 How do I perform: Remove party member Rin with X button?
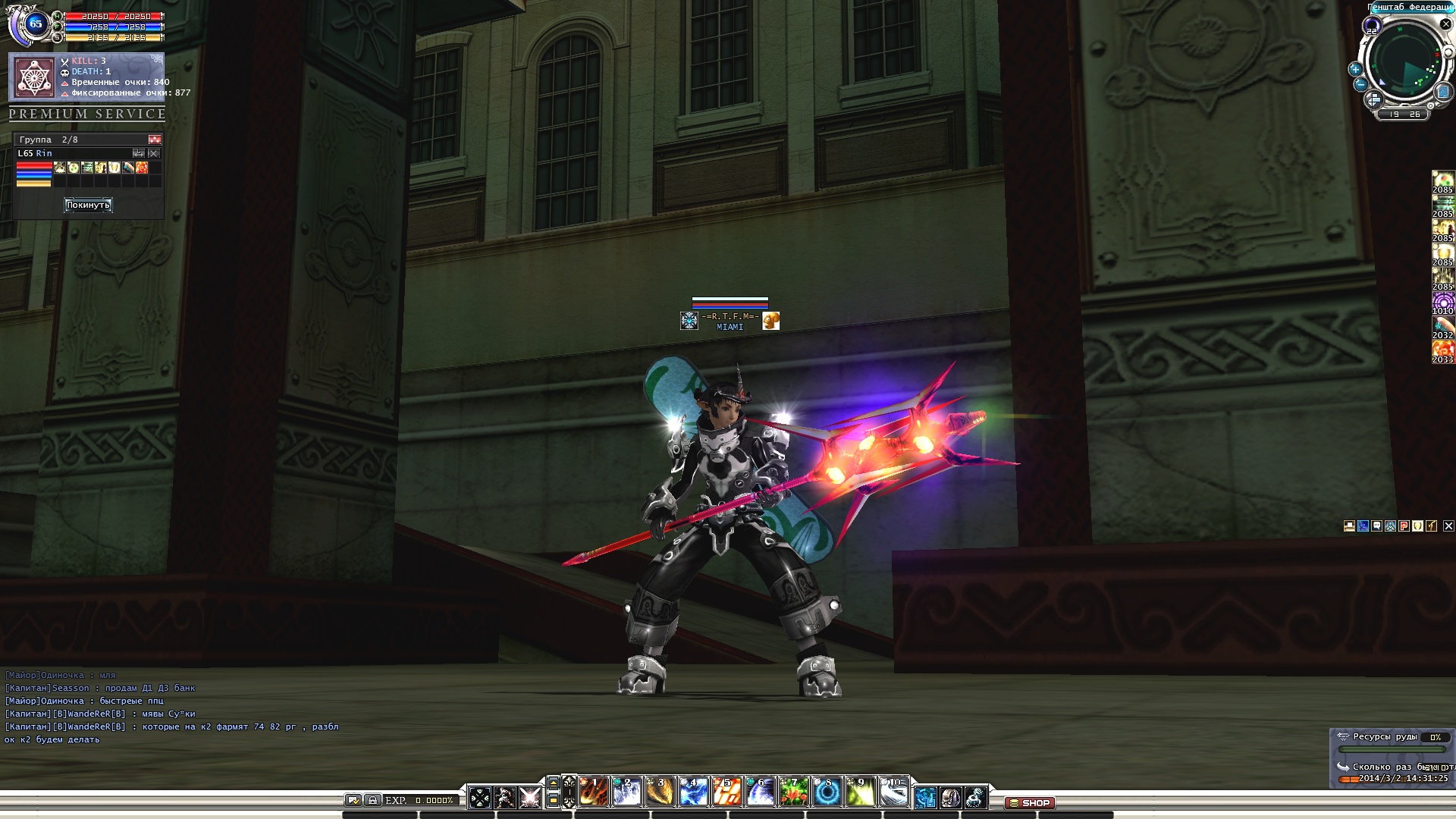(x=154, y=153)
